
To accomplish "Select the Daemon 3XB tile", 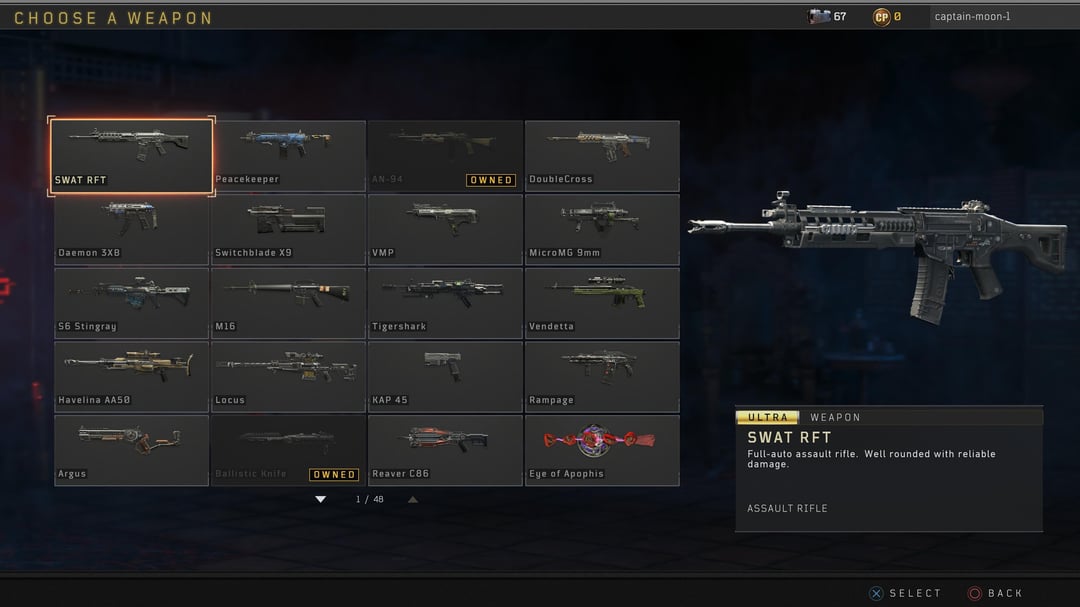I will pyautogui.click(x=131, y=229).
